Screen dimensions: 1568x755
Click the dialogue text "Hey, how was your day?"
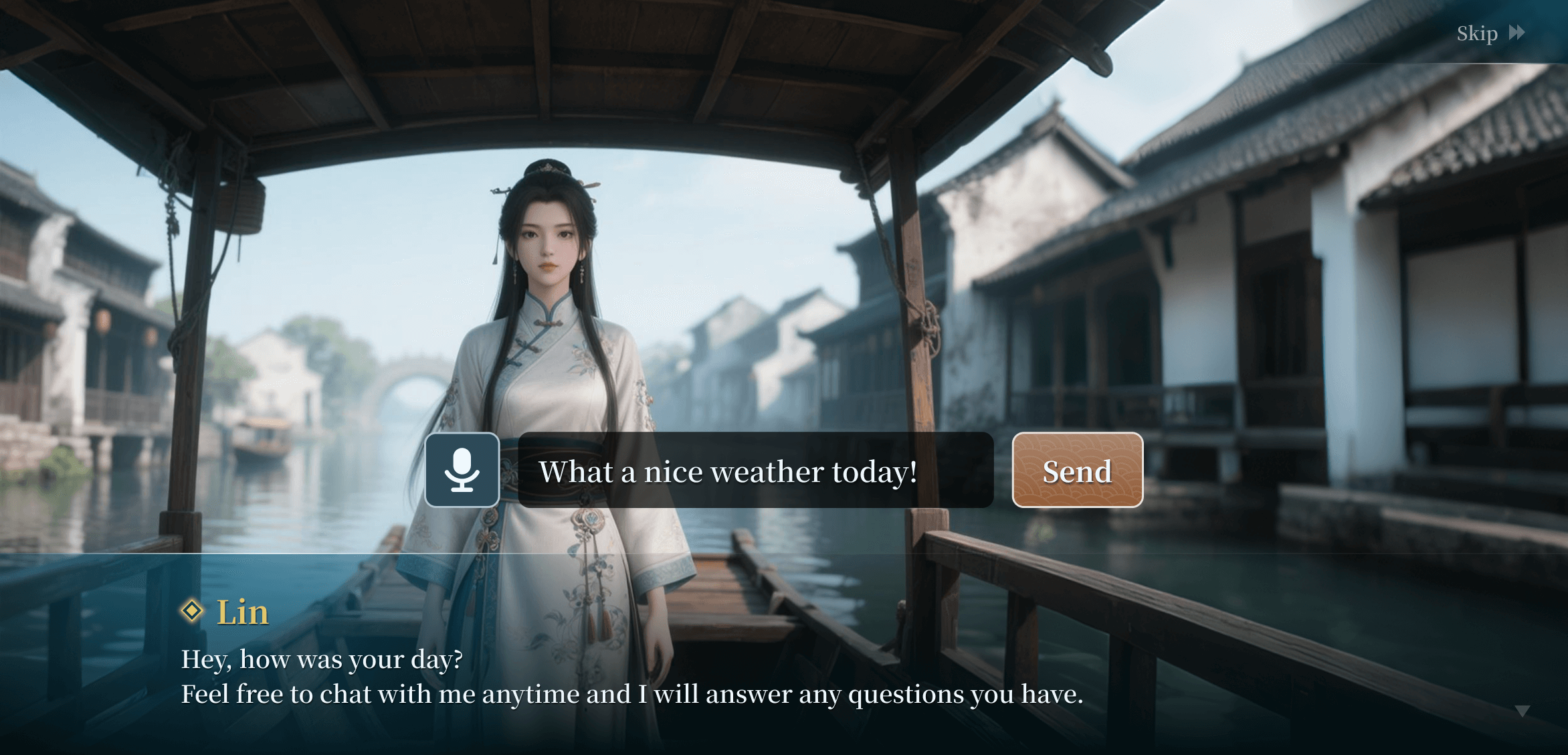(x=322, y=659)
